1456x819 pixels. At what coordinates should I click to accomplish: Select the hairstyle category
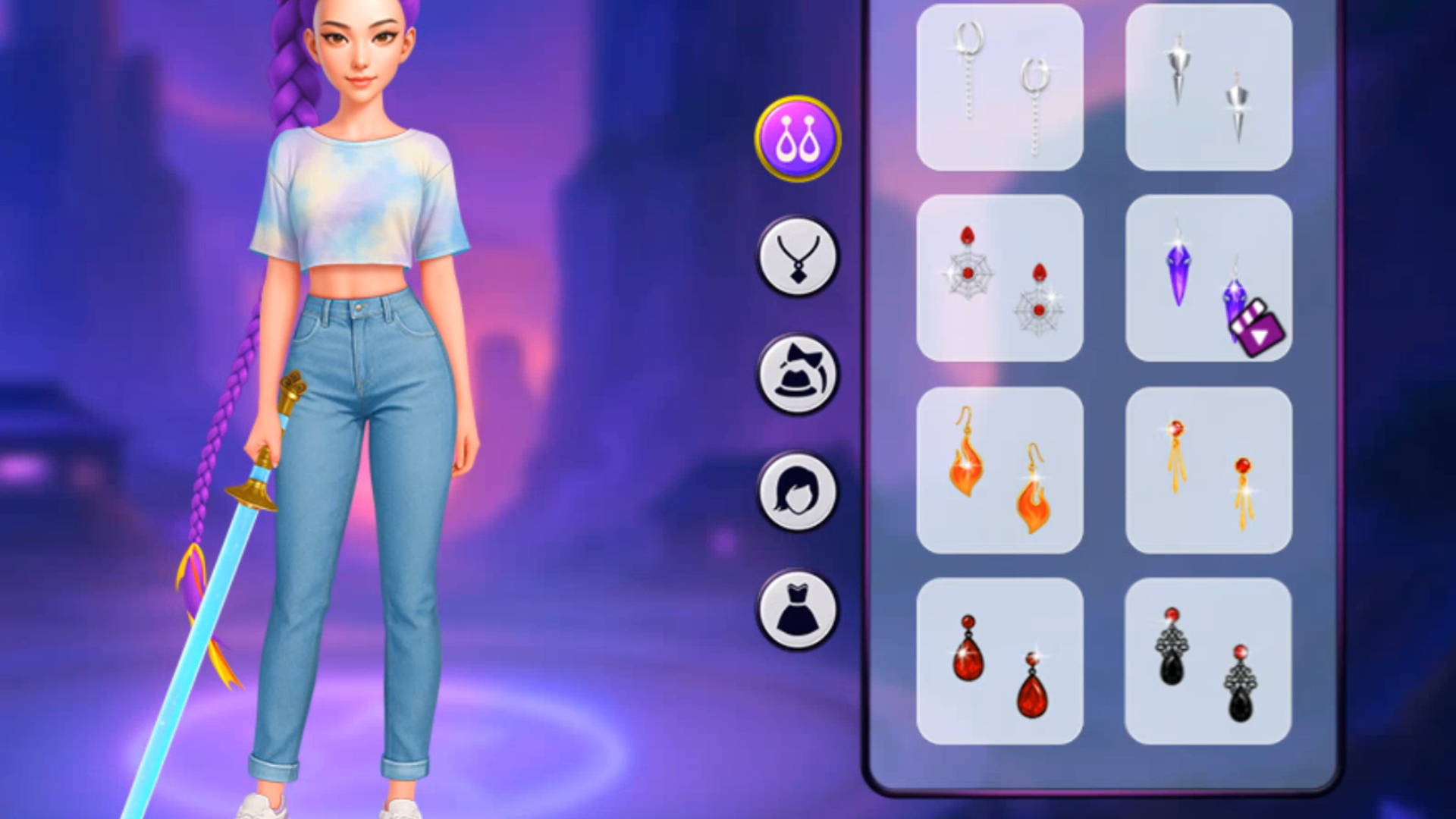tap(797, 491)
